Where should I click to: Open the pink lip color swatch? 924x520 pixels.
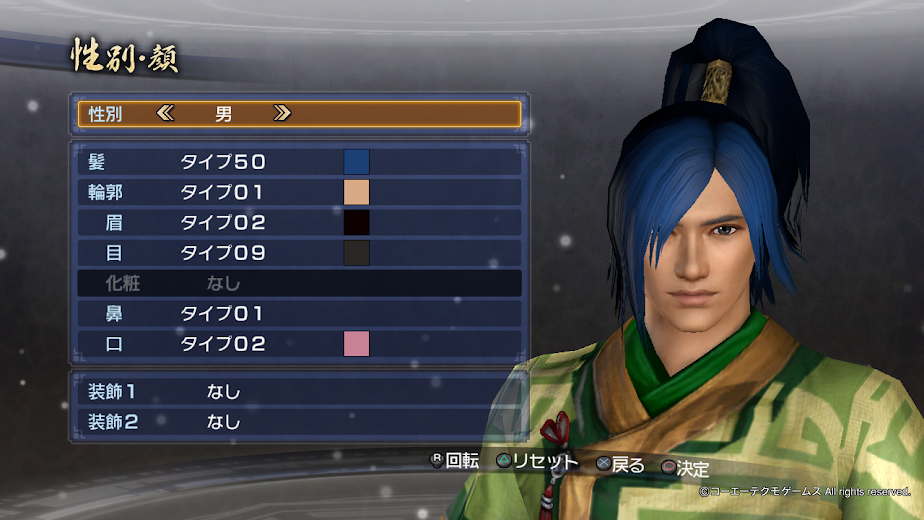tap(356, 344)
